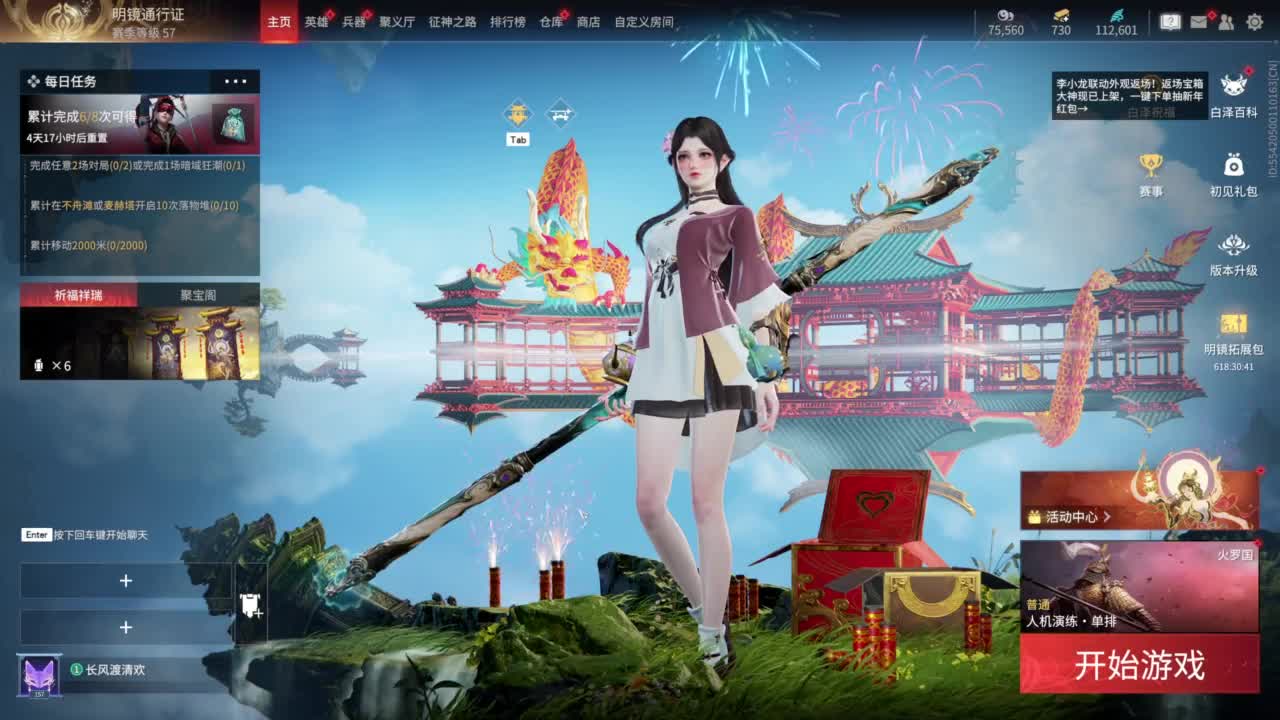Open the 明镜拓展包 expansion pack icon
This screenshot has height=720, width=1280.
coord(1233,325)
